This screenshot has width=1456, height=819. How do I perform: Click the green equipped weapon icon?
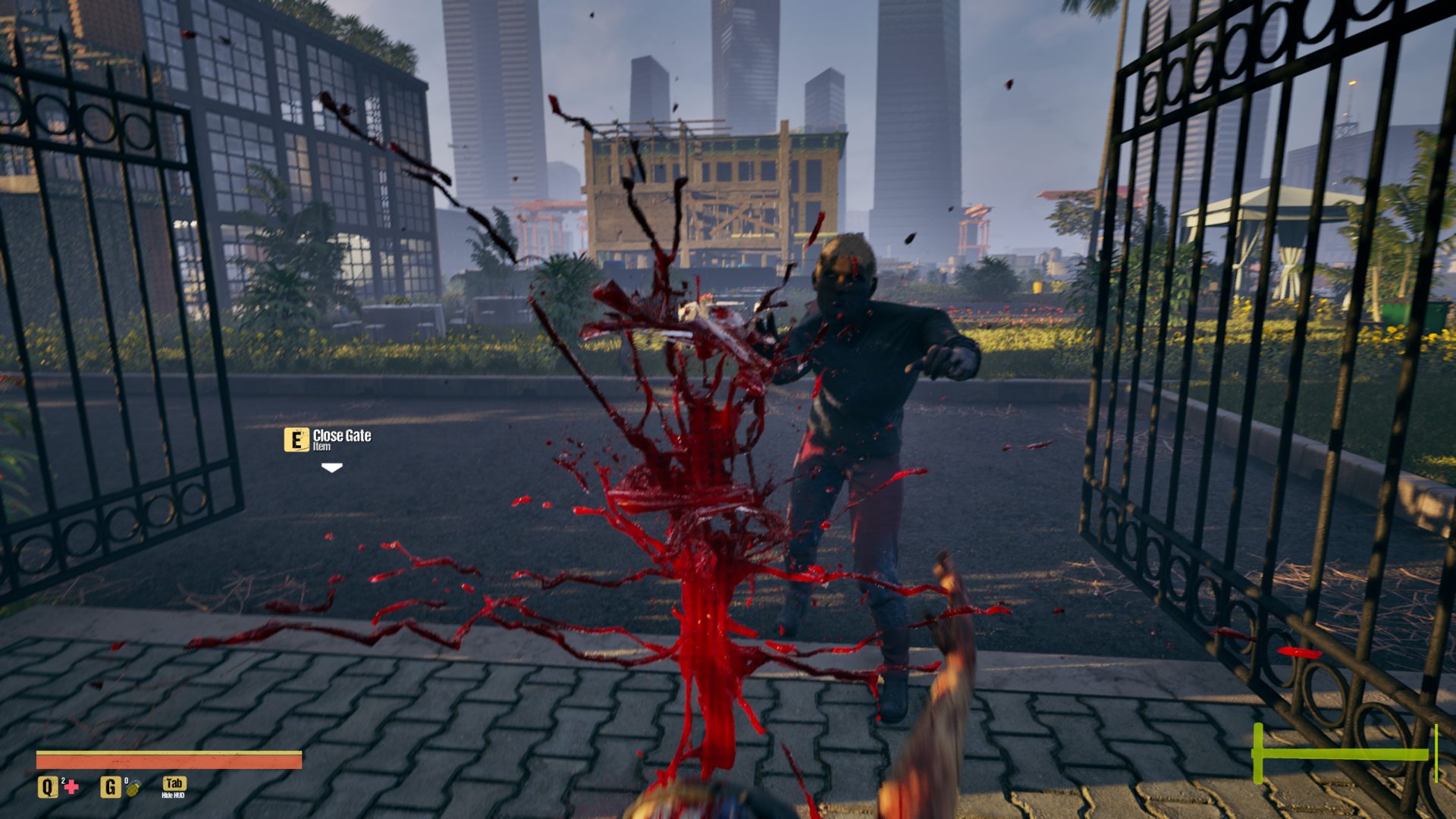tap(1344, 753)
